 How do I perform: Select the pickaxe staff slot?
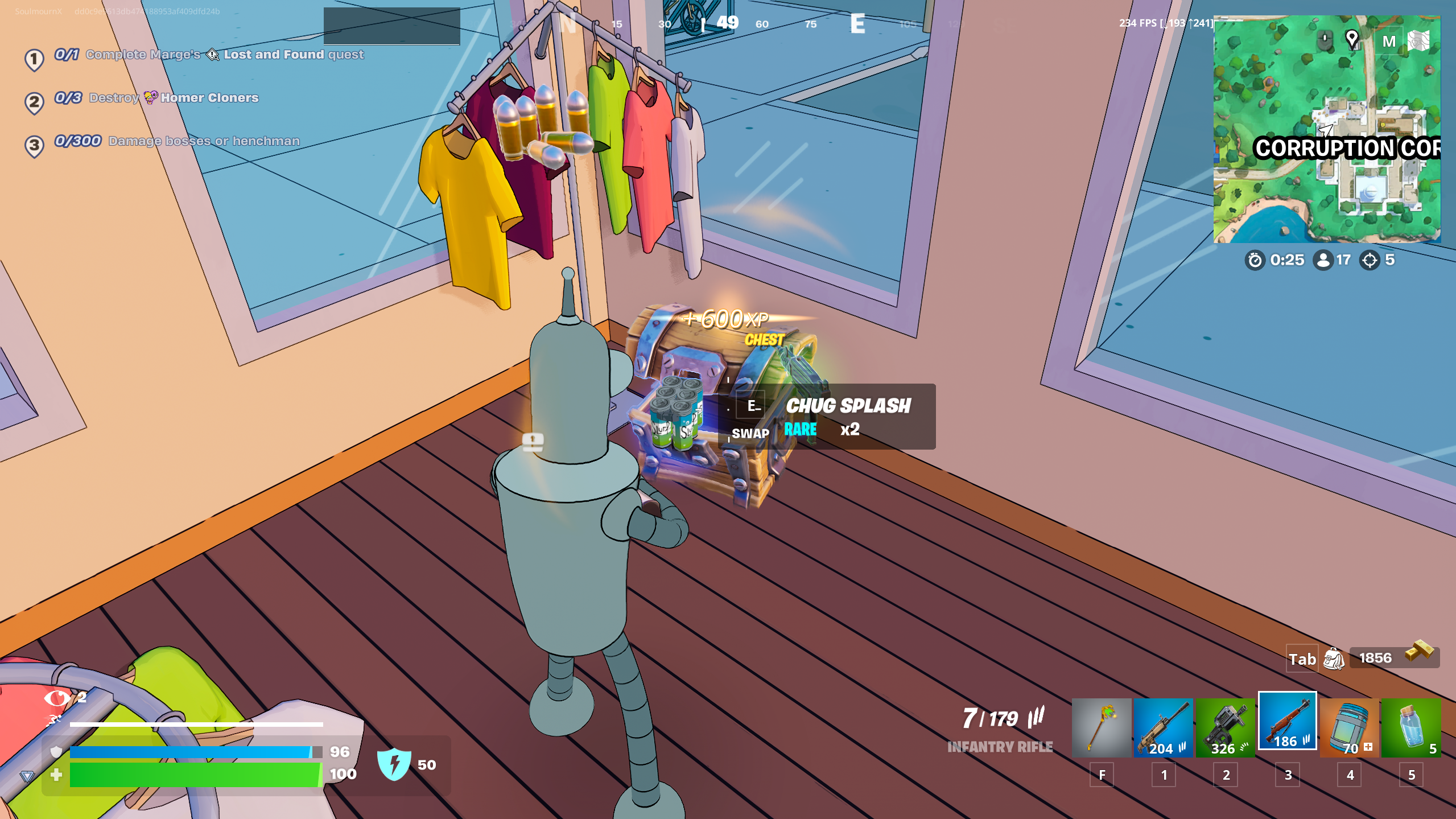tap(1101, 727)
